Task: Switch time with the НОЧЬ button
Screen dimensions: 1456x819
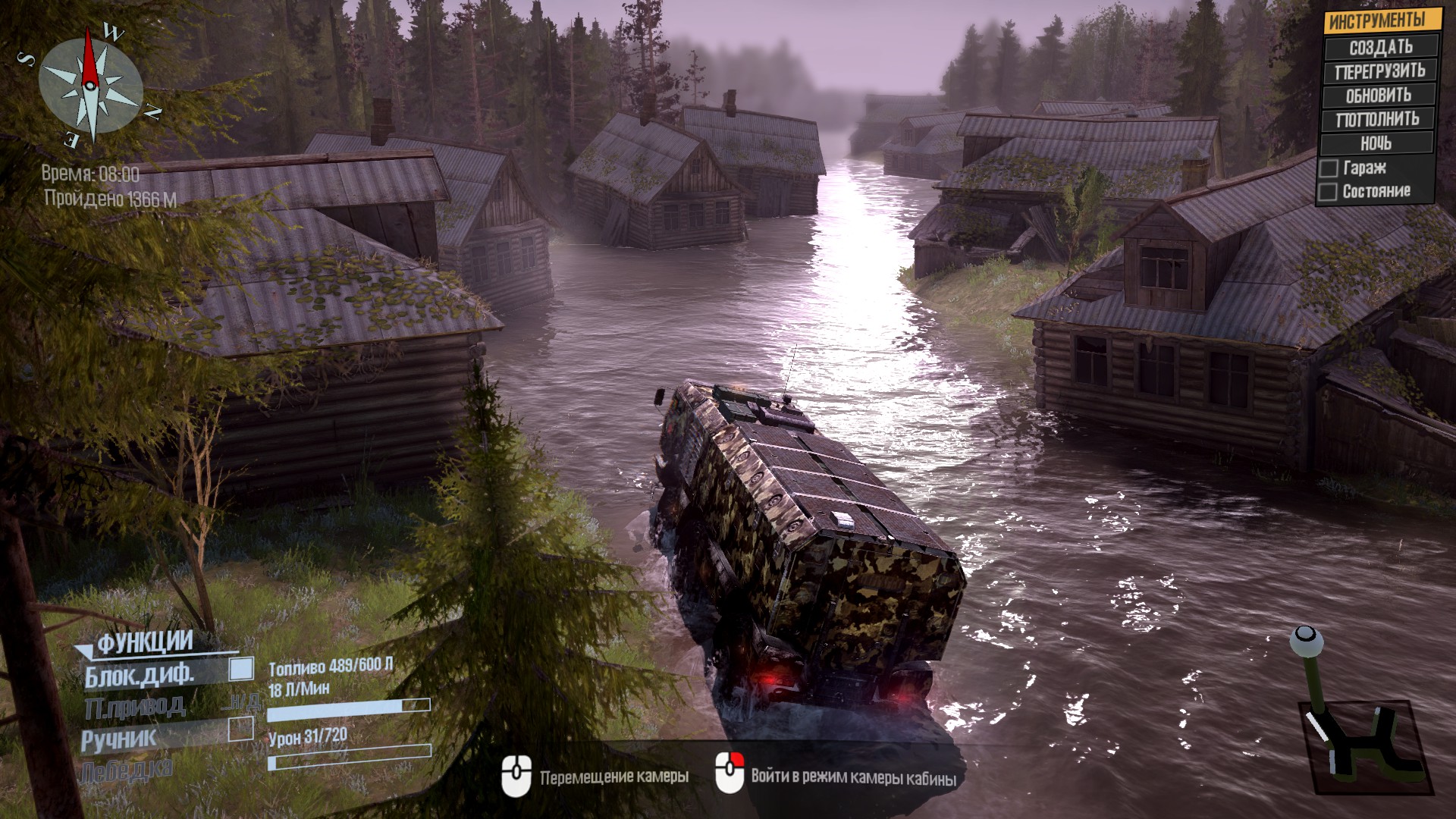Action: point(1376,143)
